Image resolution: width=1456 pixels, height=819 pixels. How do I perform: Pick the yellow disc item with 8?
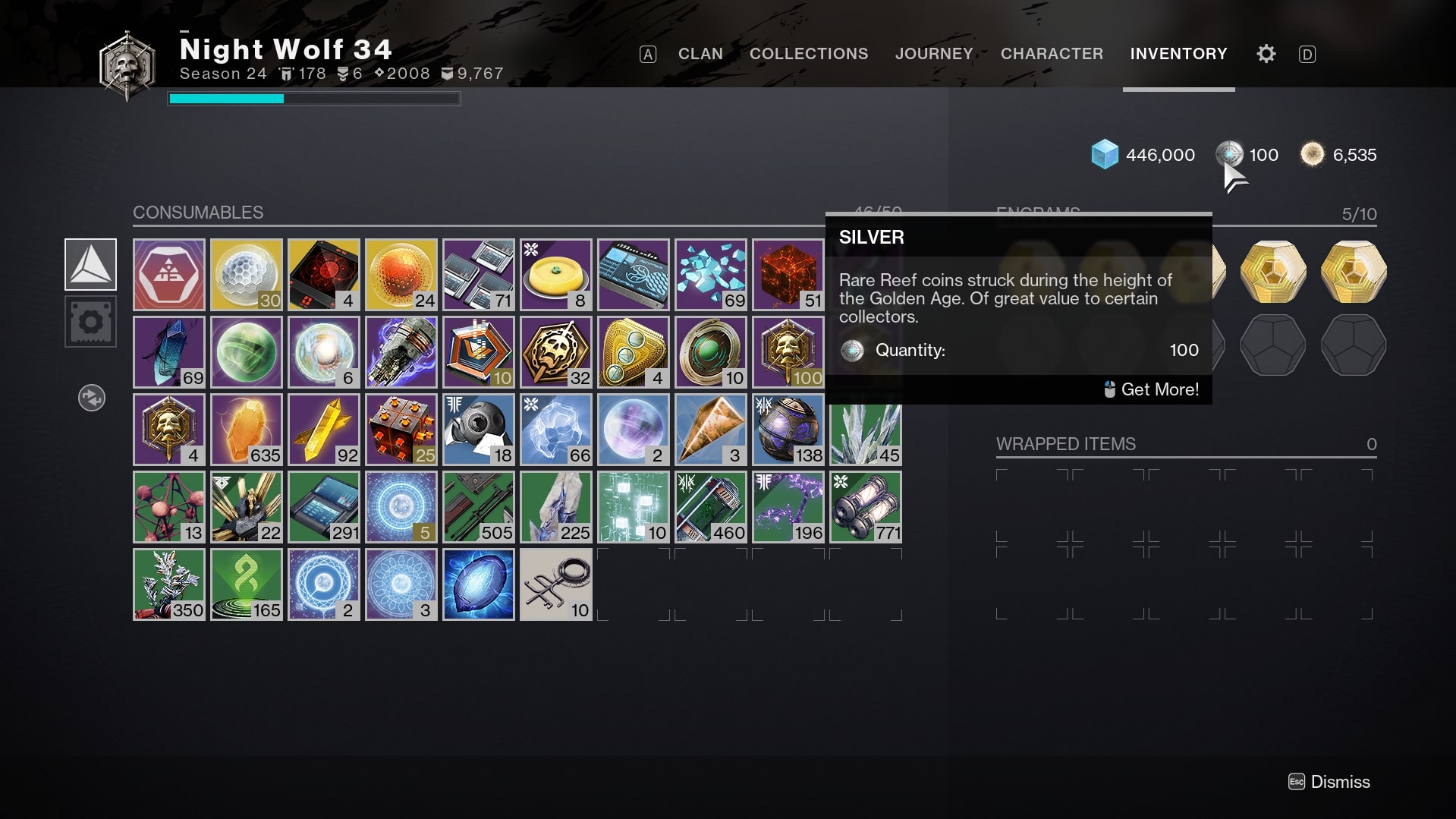pyautogui.click(x=555, y=275)
